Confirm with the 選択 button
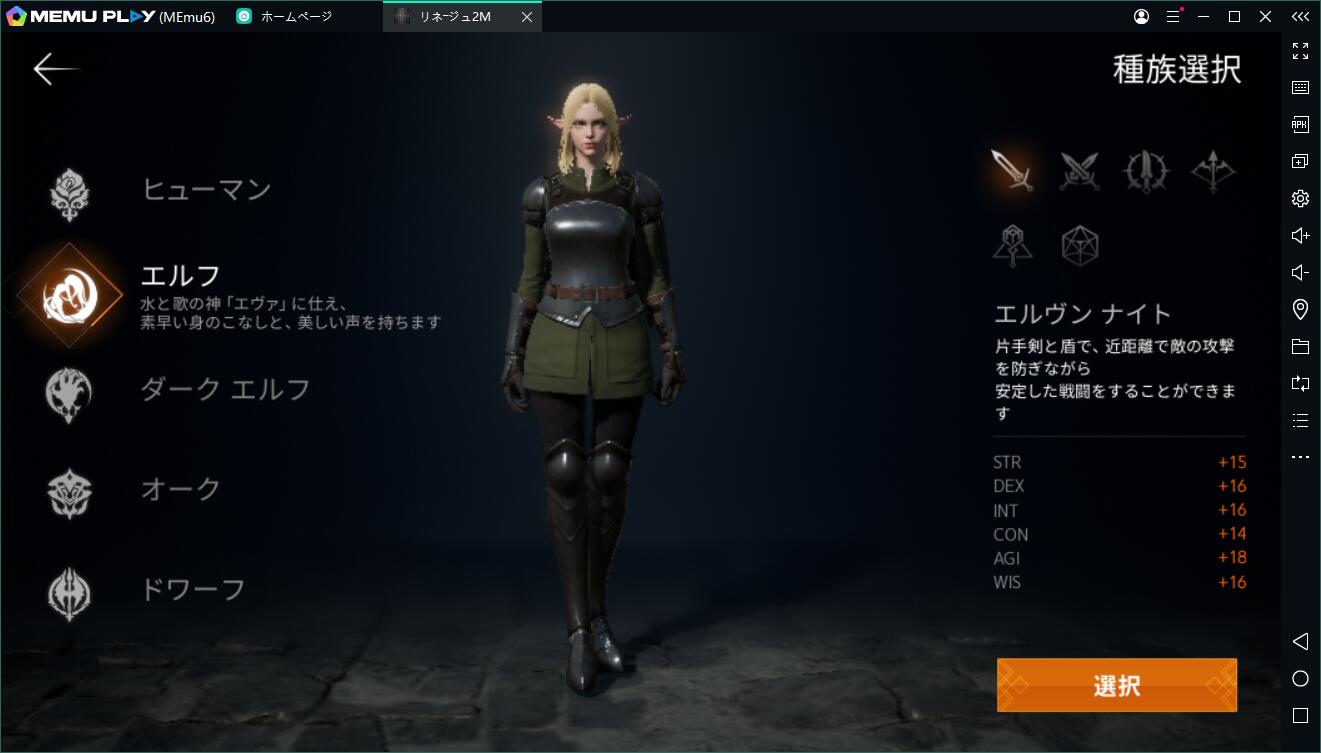 tap(1117, 685)
